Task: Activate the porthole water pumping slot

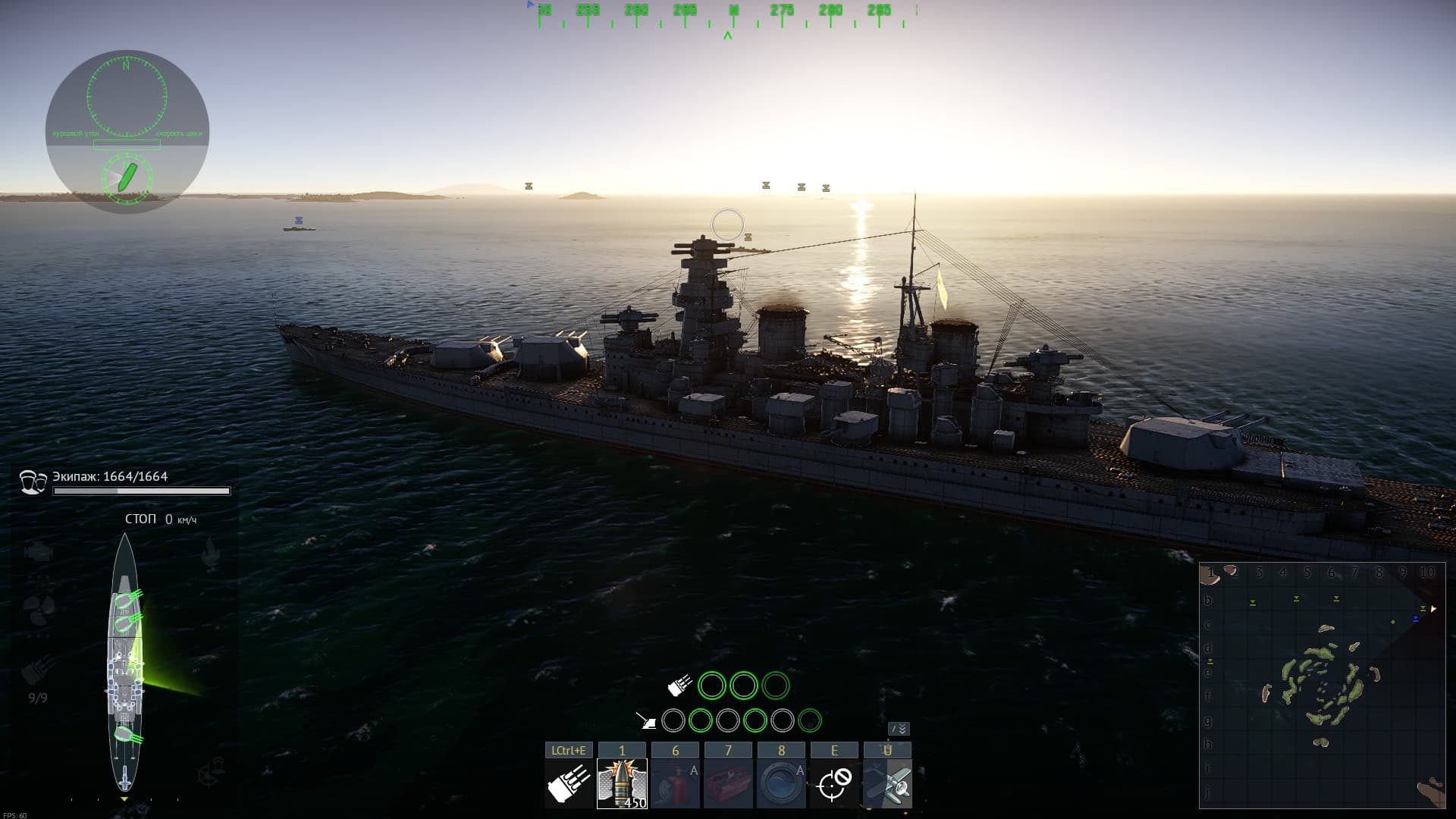Action: pyautogui.click(x=781, y=783)
